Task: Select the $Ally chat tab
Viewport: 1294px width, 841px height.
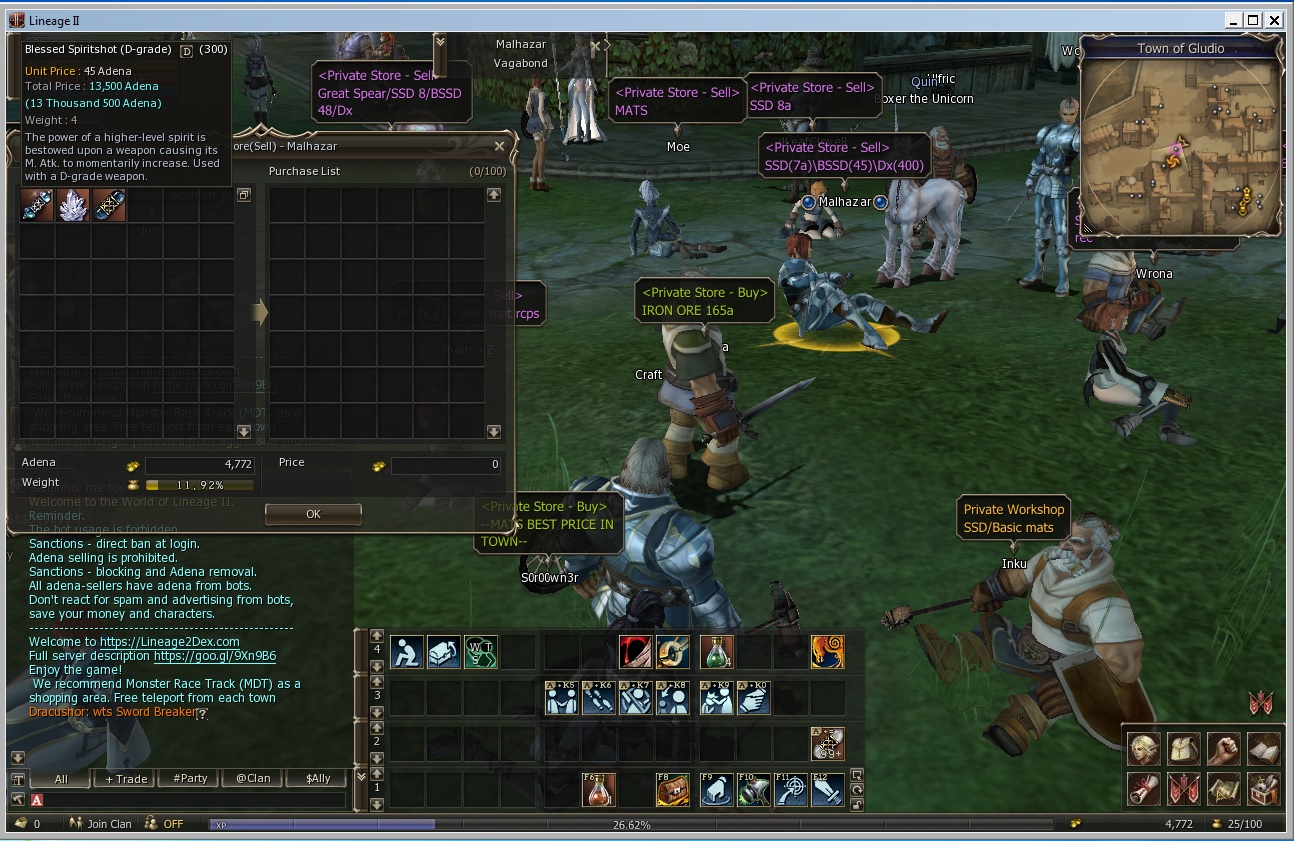Action: [317, 779]
